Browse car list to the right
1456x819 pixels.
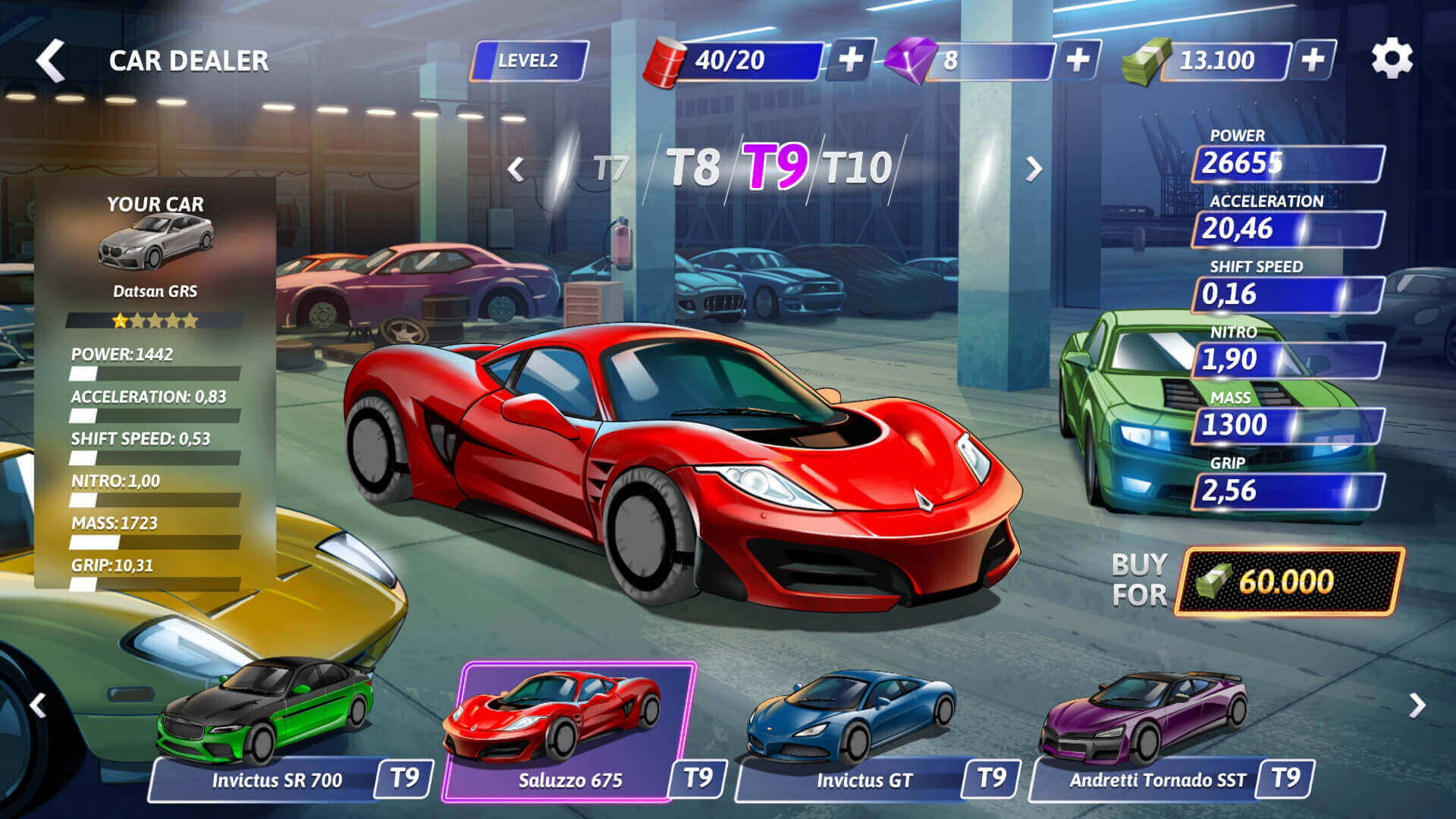(x=1417, y=705)
